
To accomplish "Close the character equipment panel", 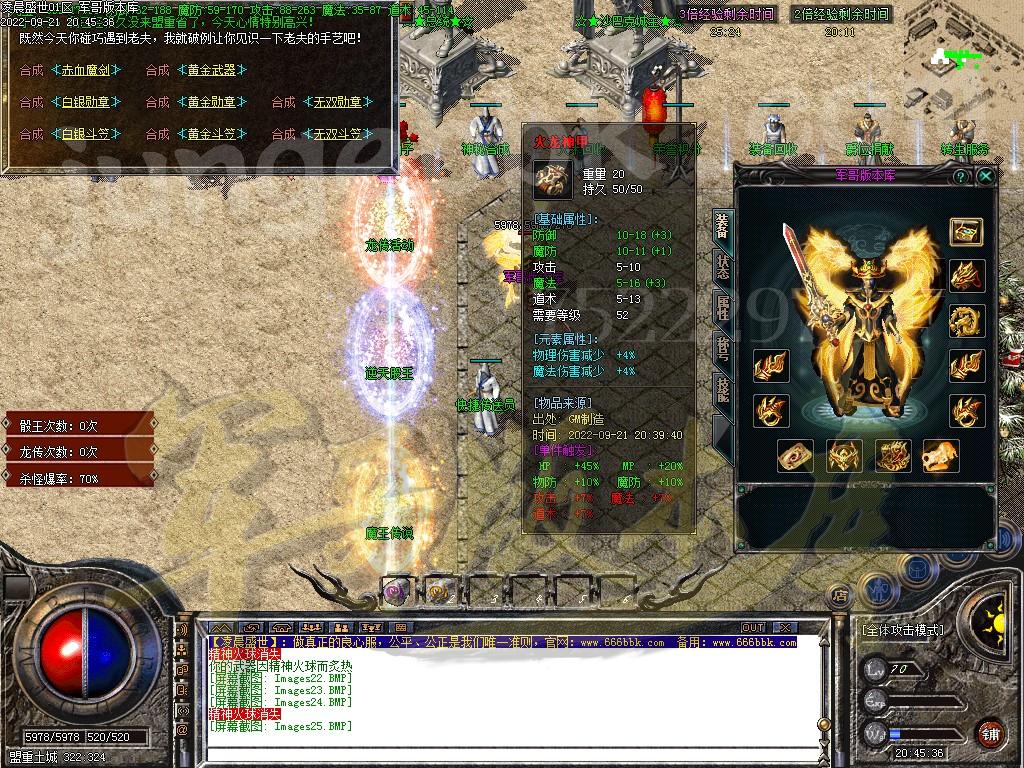I will click(x=986, y=176).
